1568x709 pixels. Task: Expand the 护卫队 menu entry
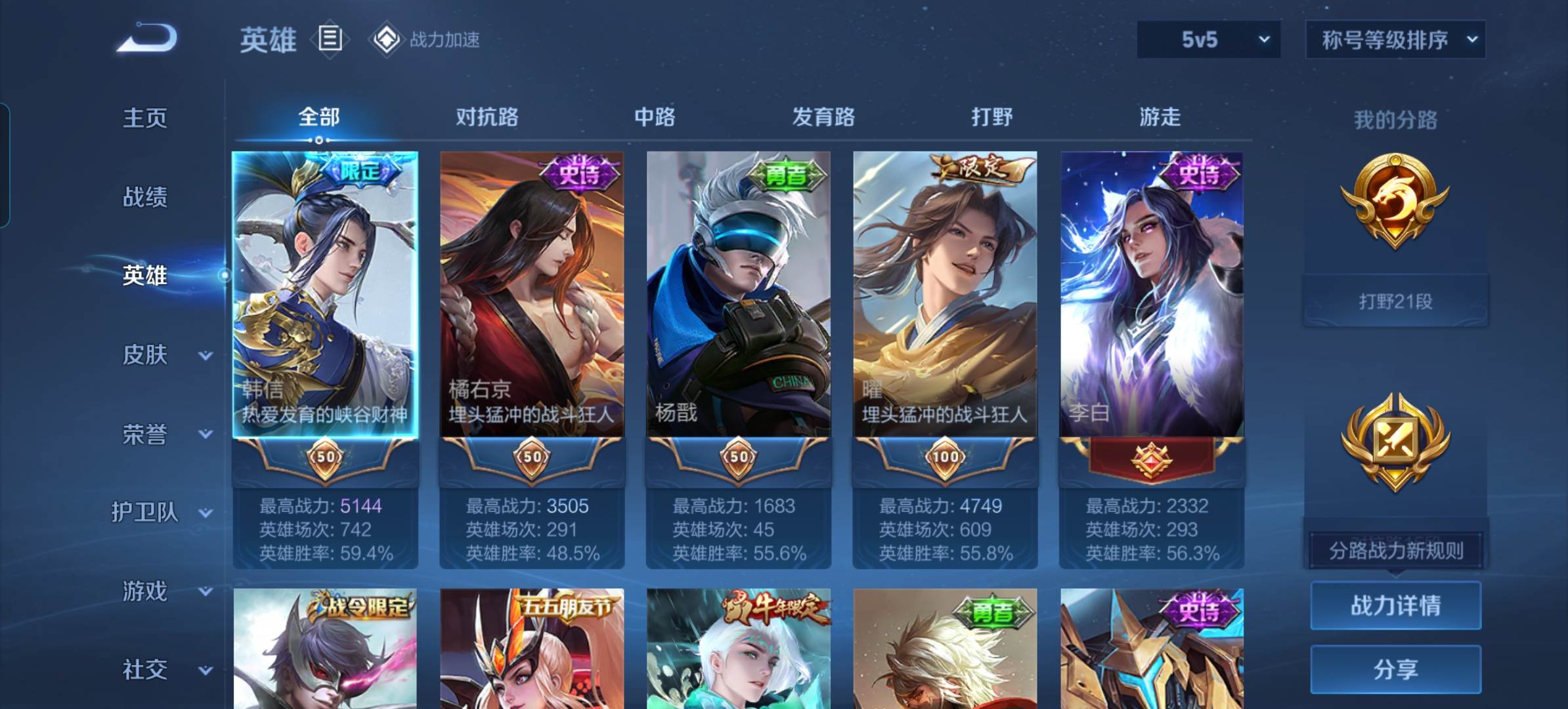146,512
